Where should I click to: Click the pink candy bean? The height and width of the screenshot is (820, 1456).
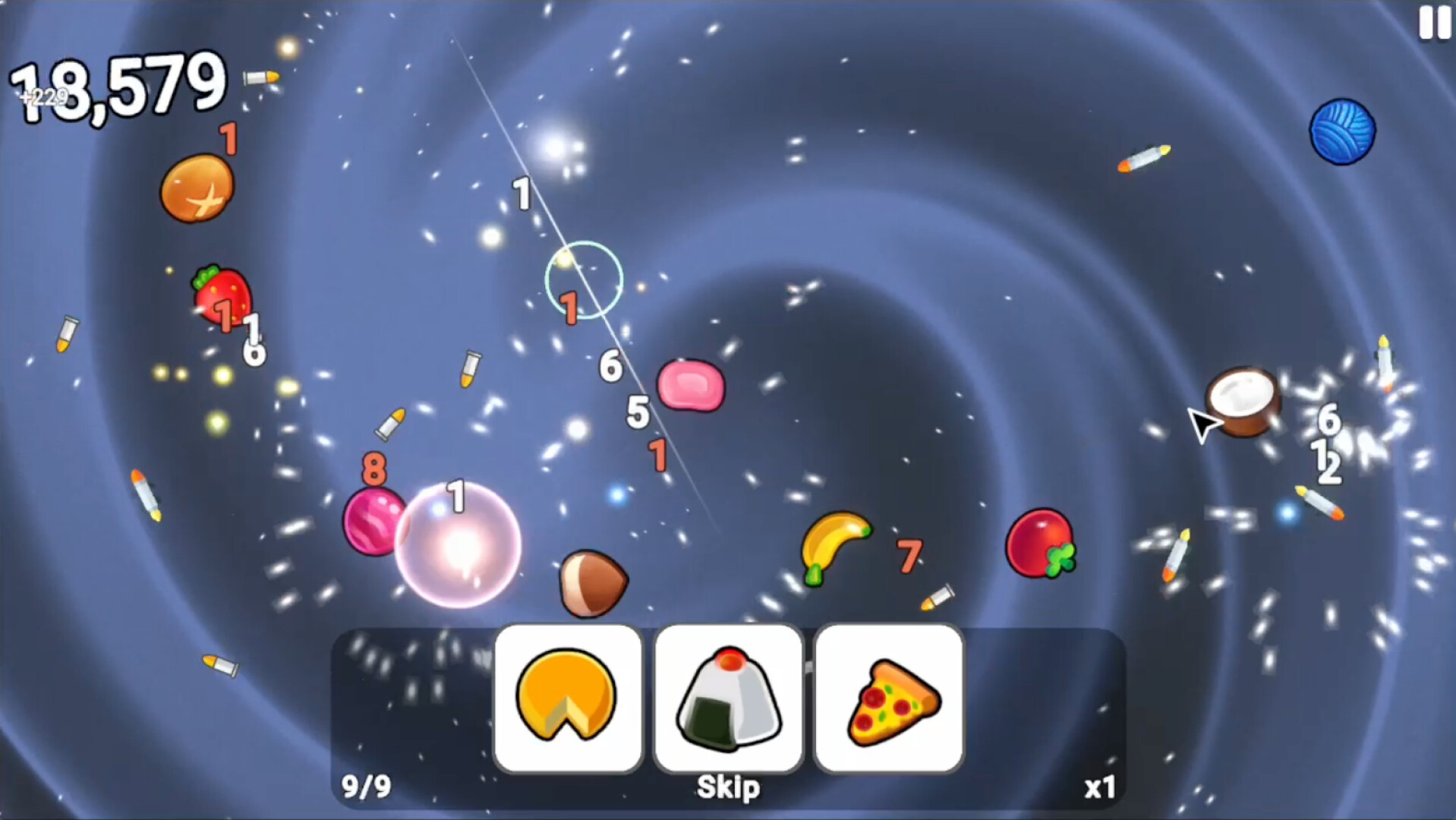point(691,383)
